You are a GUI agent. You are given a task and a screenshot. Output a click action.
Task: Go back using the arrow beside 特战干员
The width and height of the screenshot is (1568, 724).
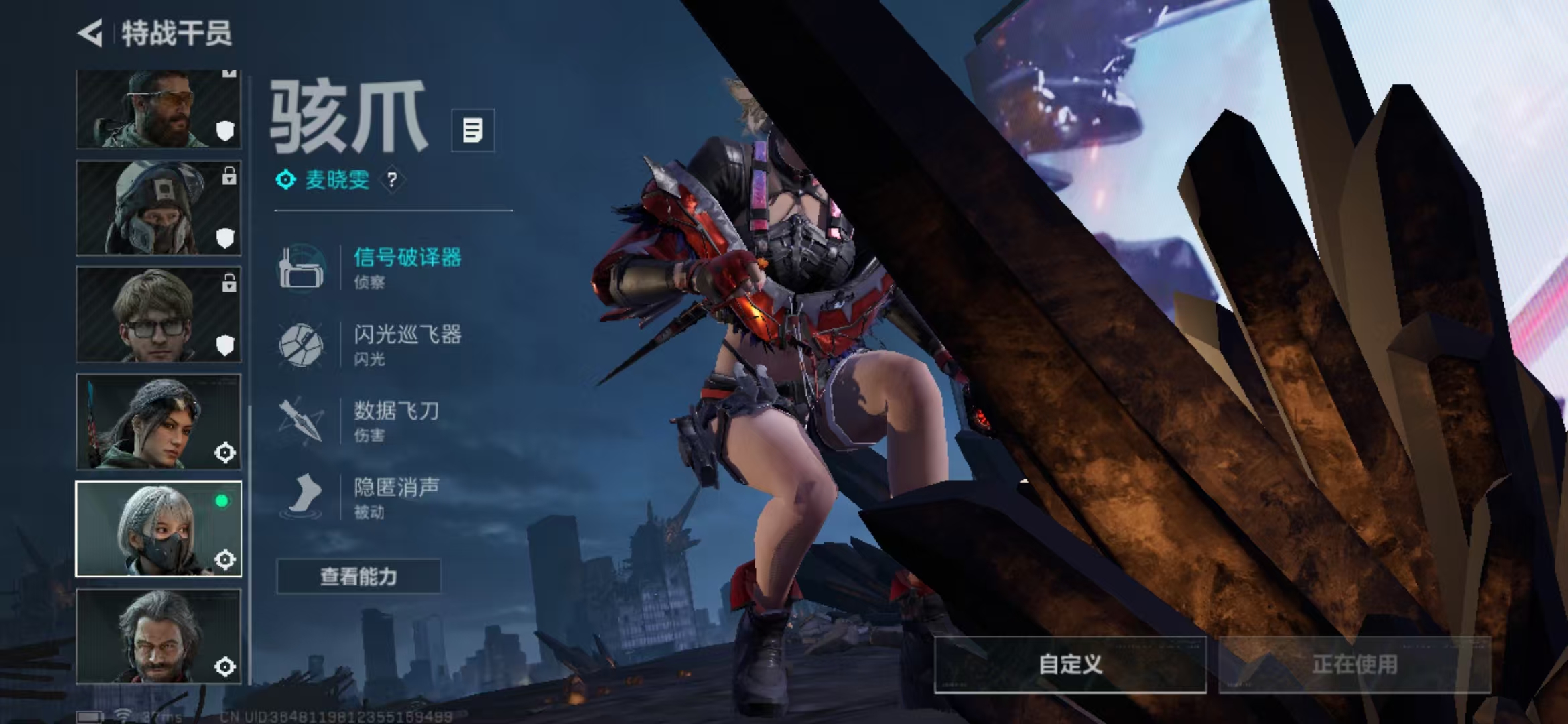(90, 33)
